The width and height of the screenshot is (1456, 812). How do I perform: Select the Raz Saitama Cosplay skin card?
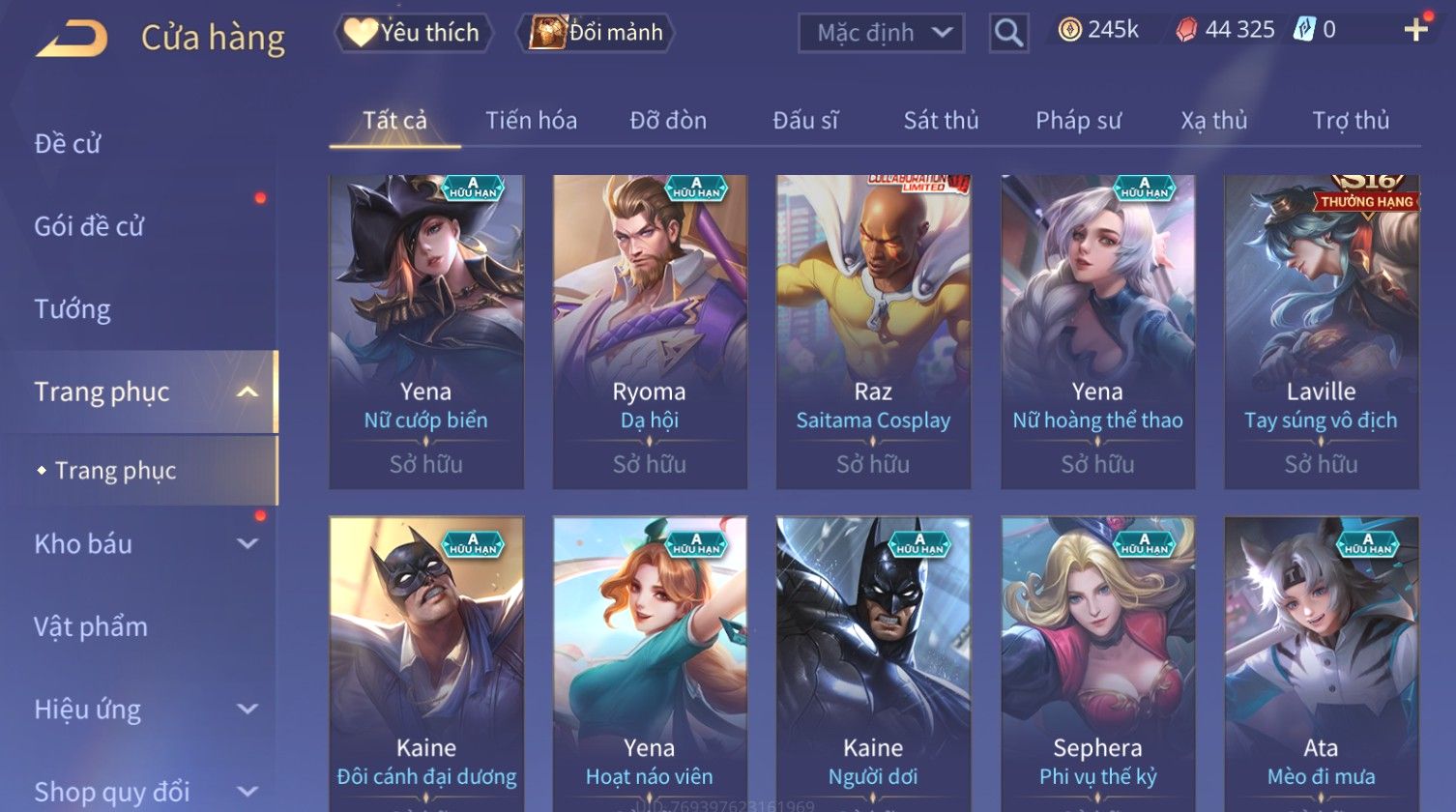873,332
